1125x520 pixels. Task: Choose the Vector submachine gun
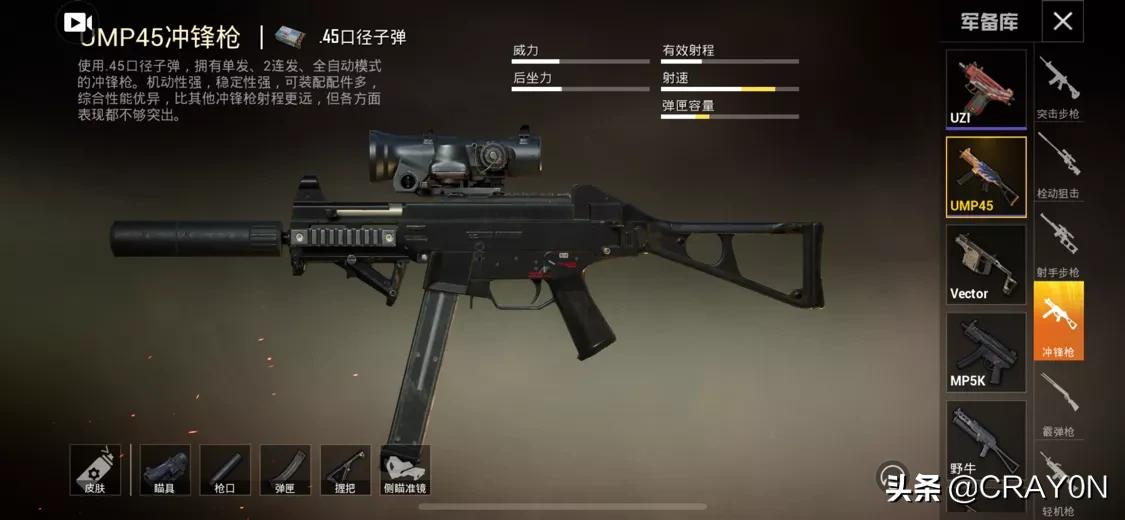pos(986,264)
